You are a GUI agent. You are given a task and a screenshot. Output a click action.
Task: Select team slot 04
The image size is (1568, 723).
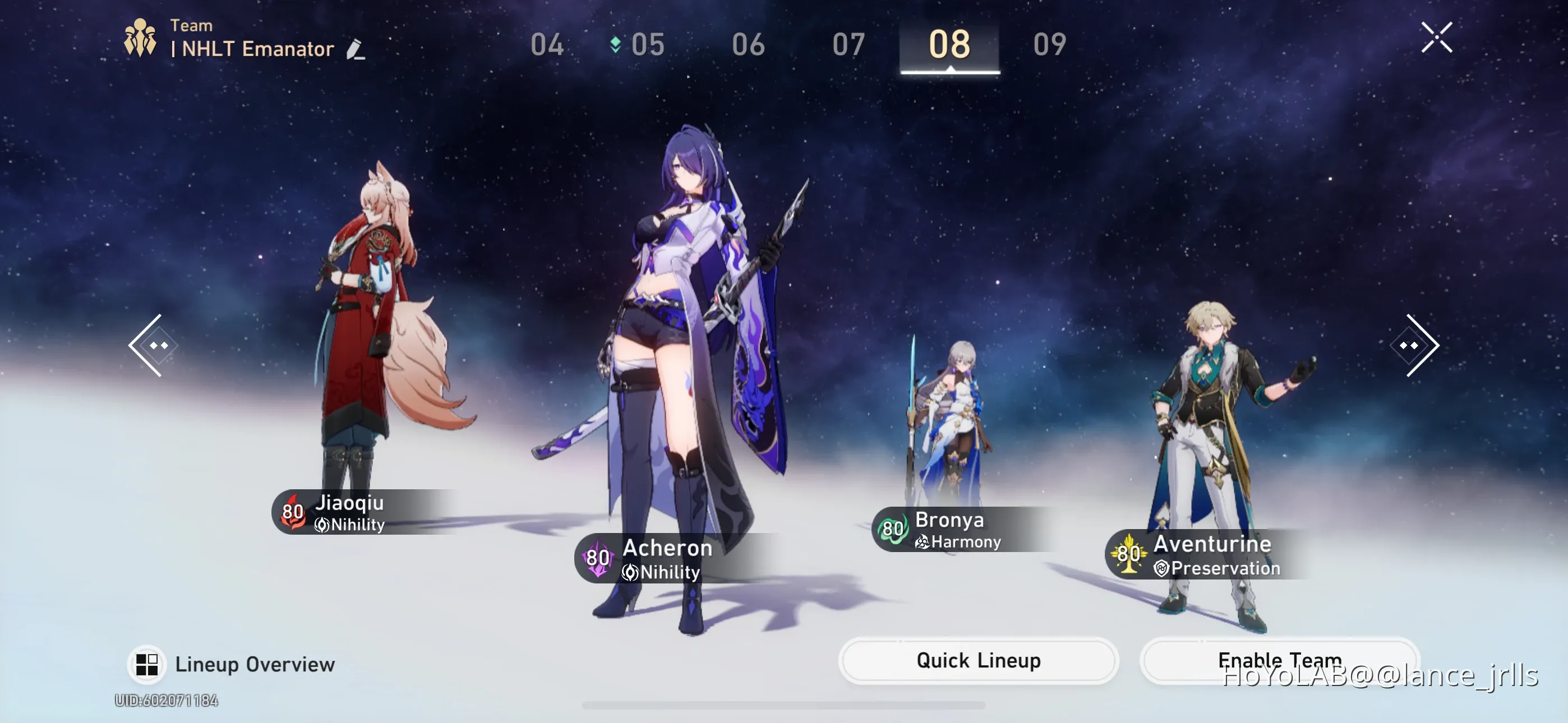pyautogui.click(x=548, y=45)
